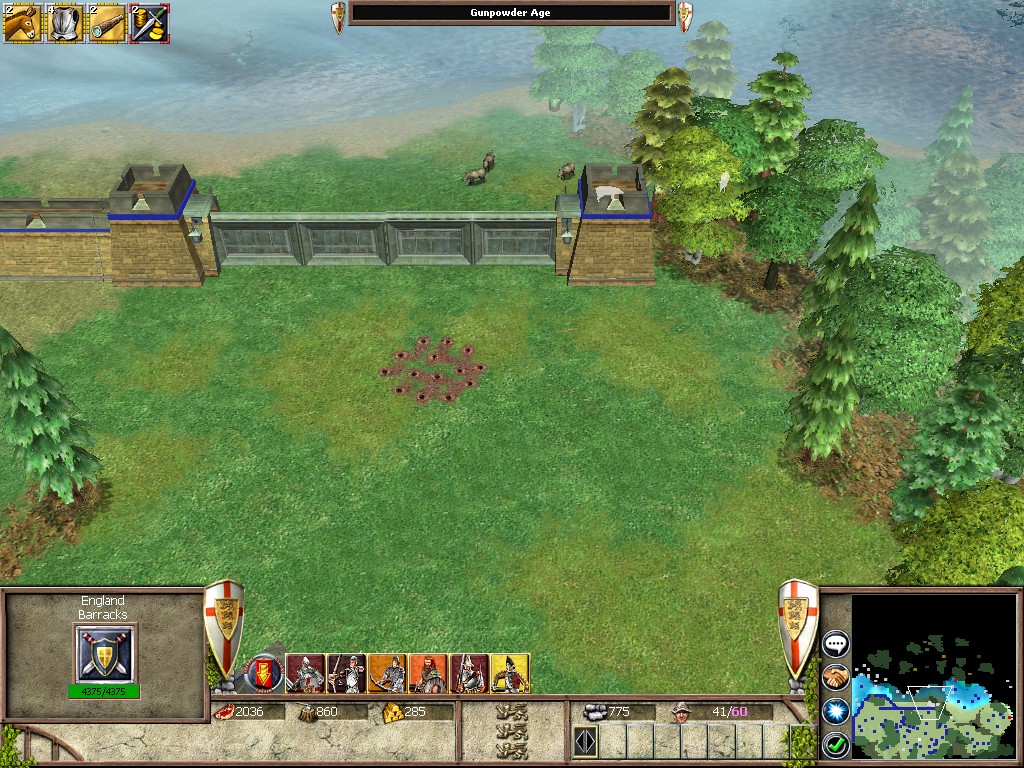Train the longbow archer unit
This screenshot has width=1024, height=768.
click(x=347, y=673)
